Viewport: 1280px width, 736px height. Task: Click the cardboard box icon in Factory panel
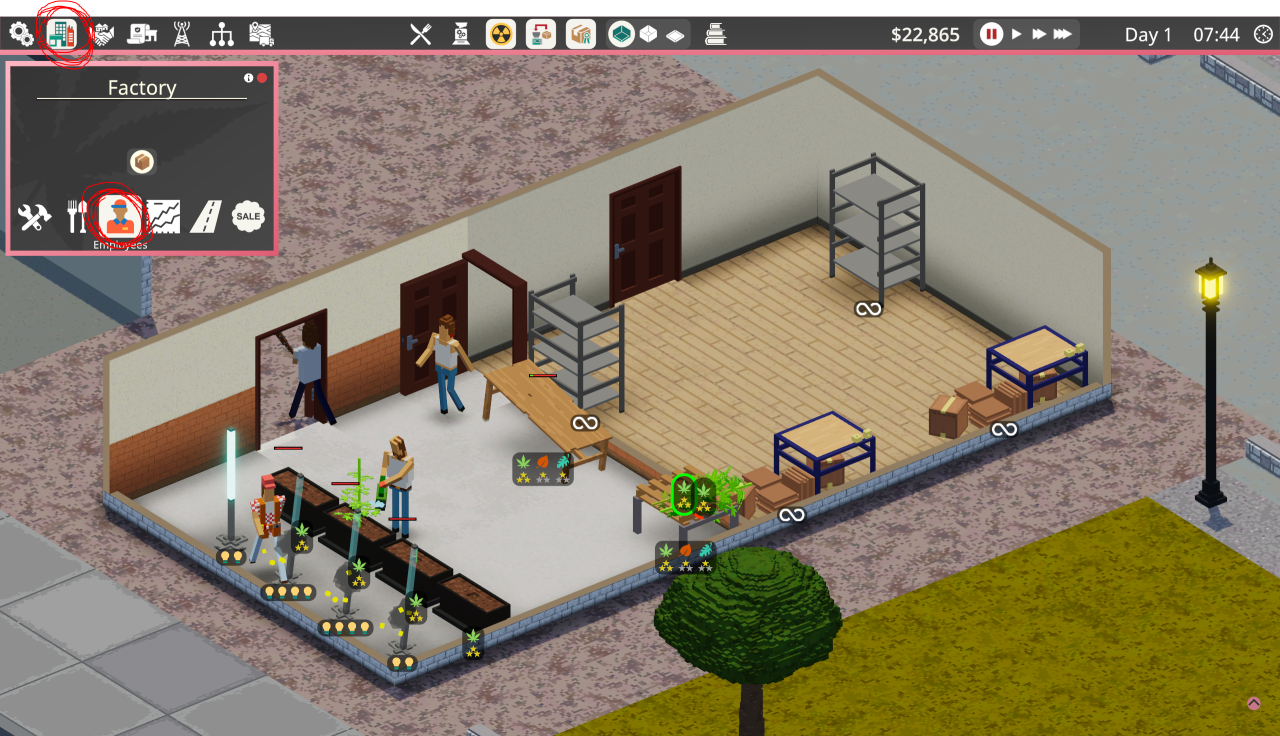tap(142, 162)
